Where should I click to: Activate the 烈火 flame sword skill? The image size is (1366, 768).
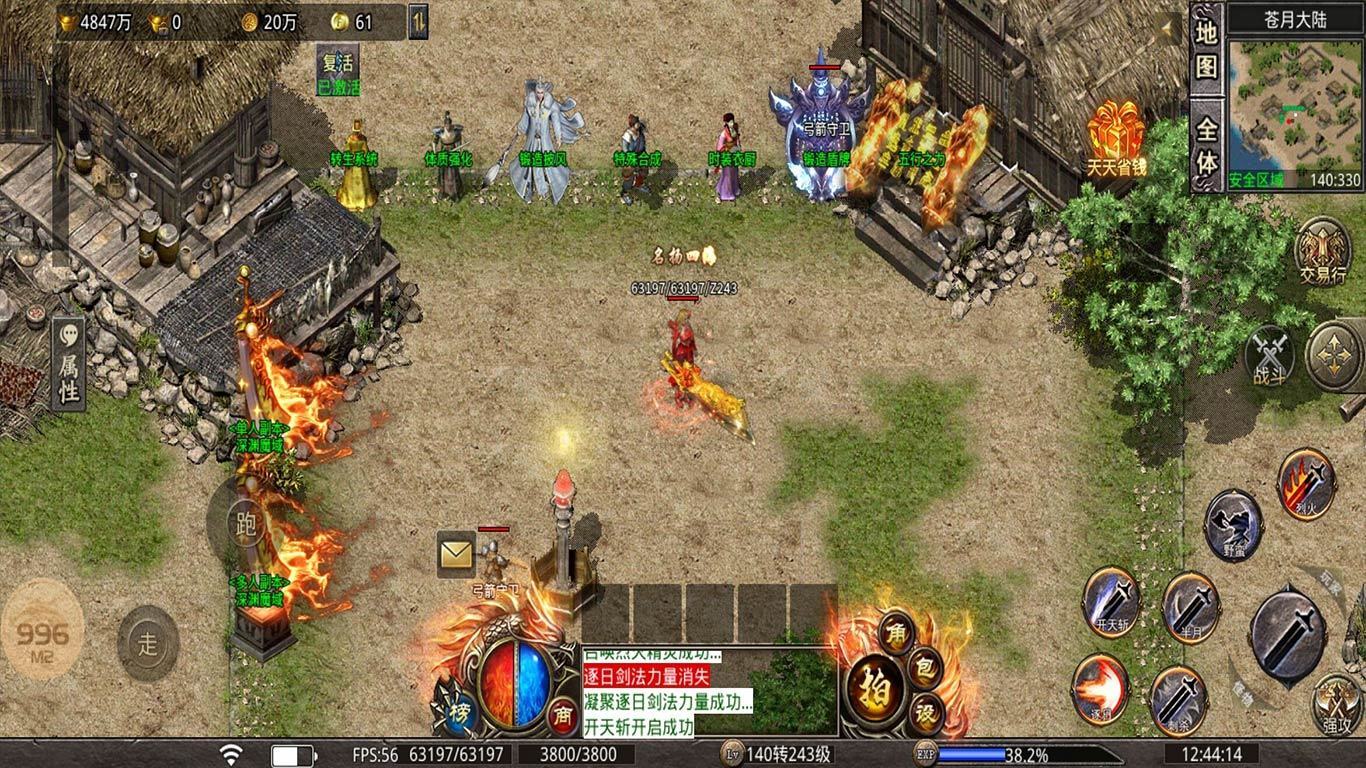pyautogui.click(x=1305, y=484)
